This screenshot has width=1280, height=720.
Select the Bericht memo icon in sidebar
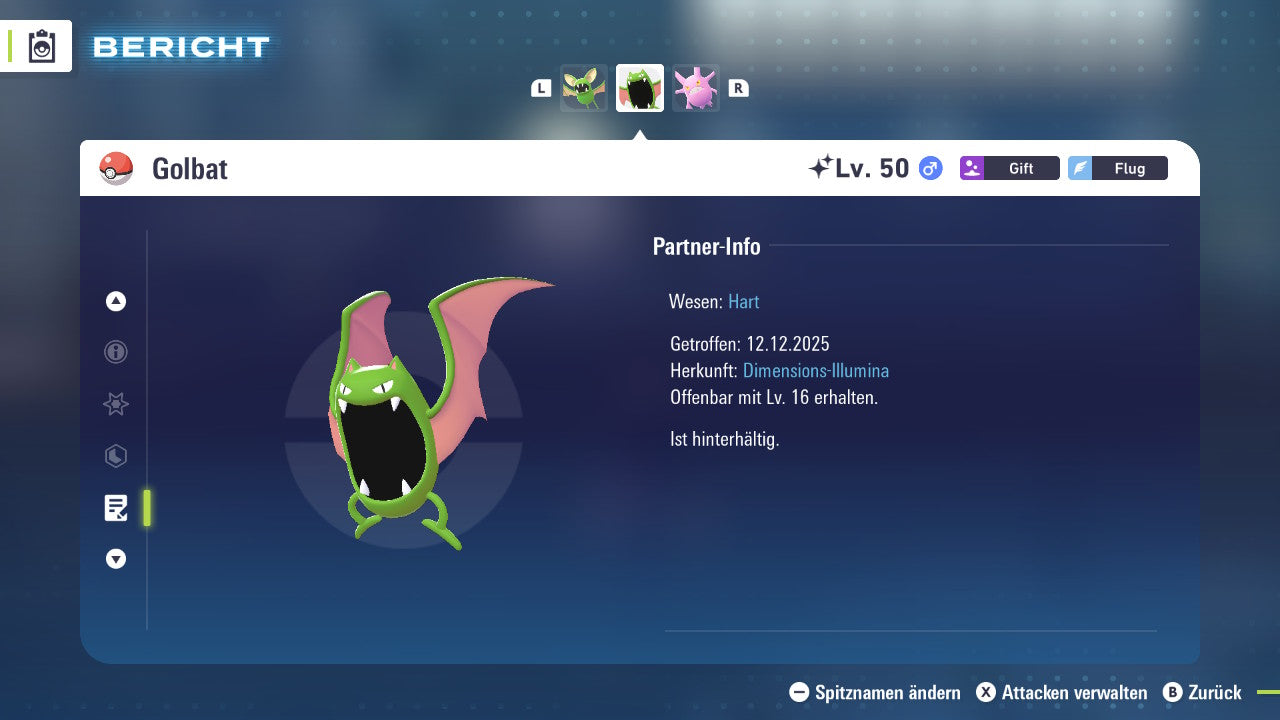(x=115, y=508)
